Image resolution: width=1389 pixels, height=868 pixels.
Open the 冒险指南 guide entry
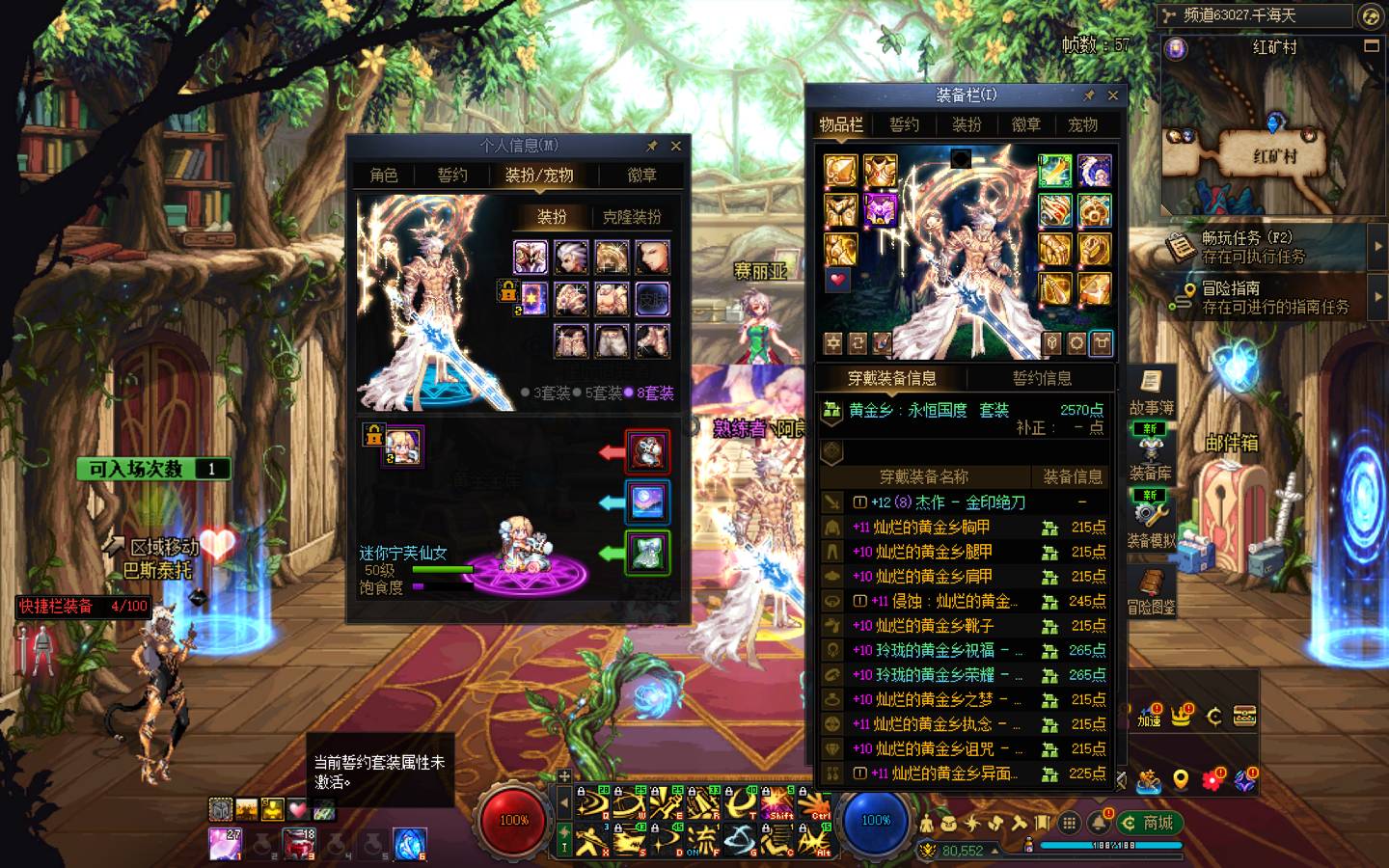pos(1264,297)
